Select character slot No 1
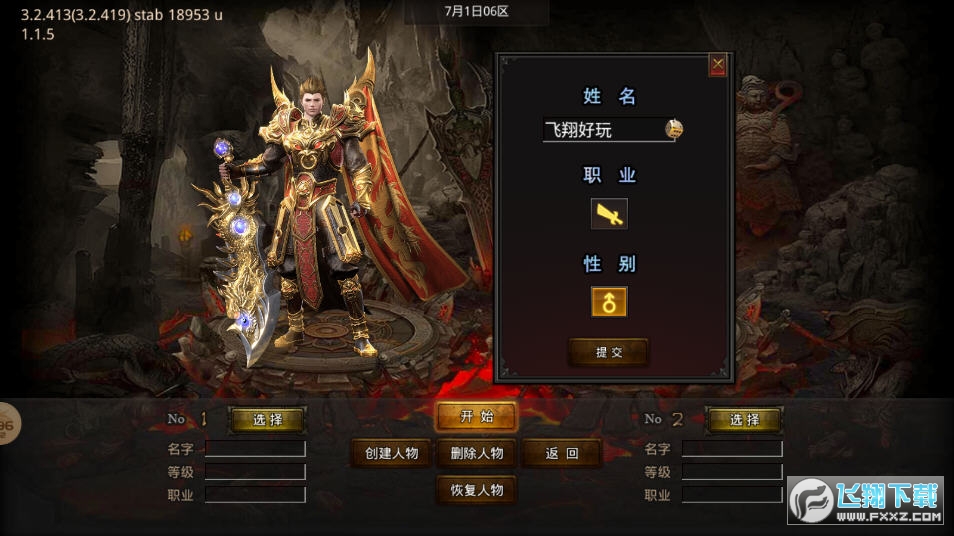954x536 pixels. [x=267, y=420]
